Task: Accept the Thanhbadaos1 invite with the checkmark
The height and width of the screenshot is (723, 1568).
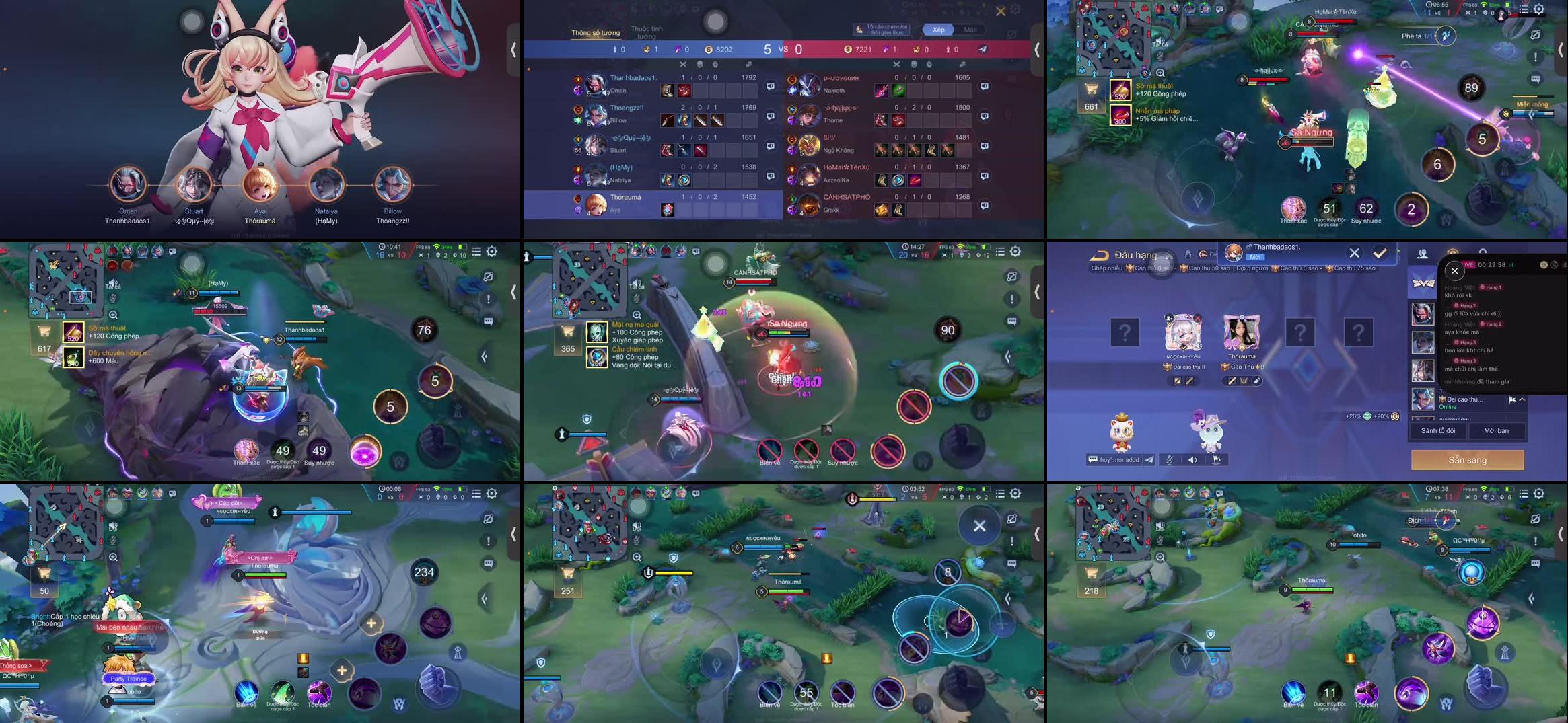Action: 1380,253
